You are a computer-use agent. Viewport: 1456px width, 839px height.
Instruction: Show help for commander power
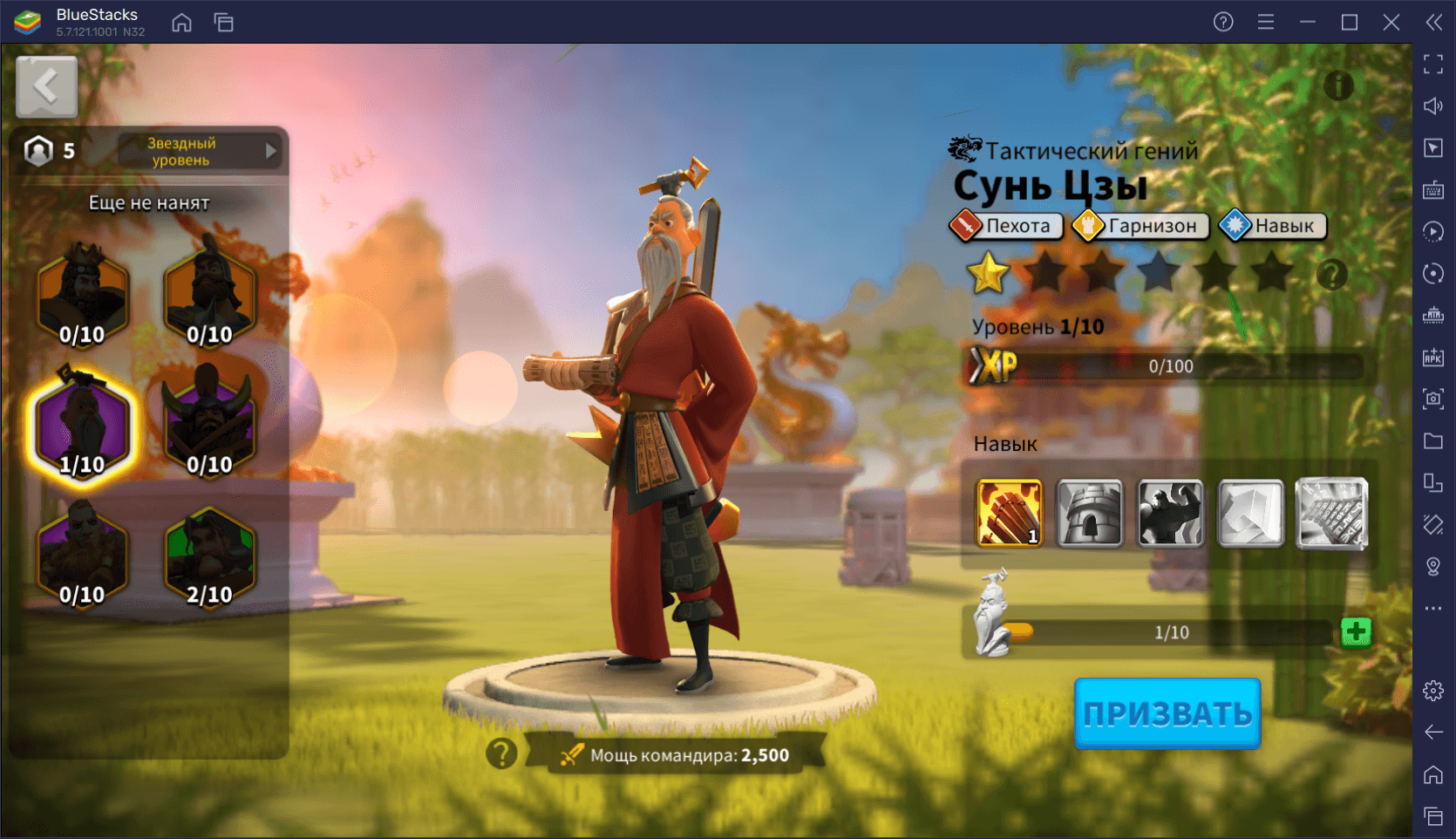click(501, 754)
